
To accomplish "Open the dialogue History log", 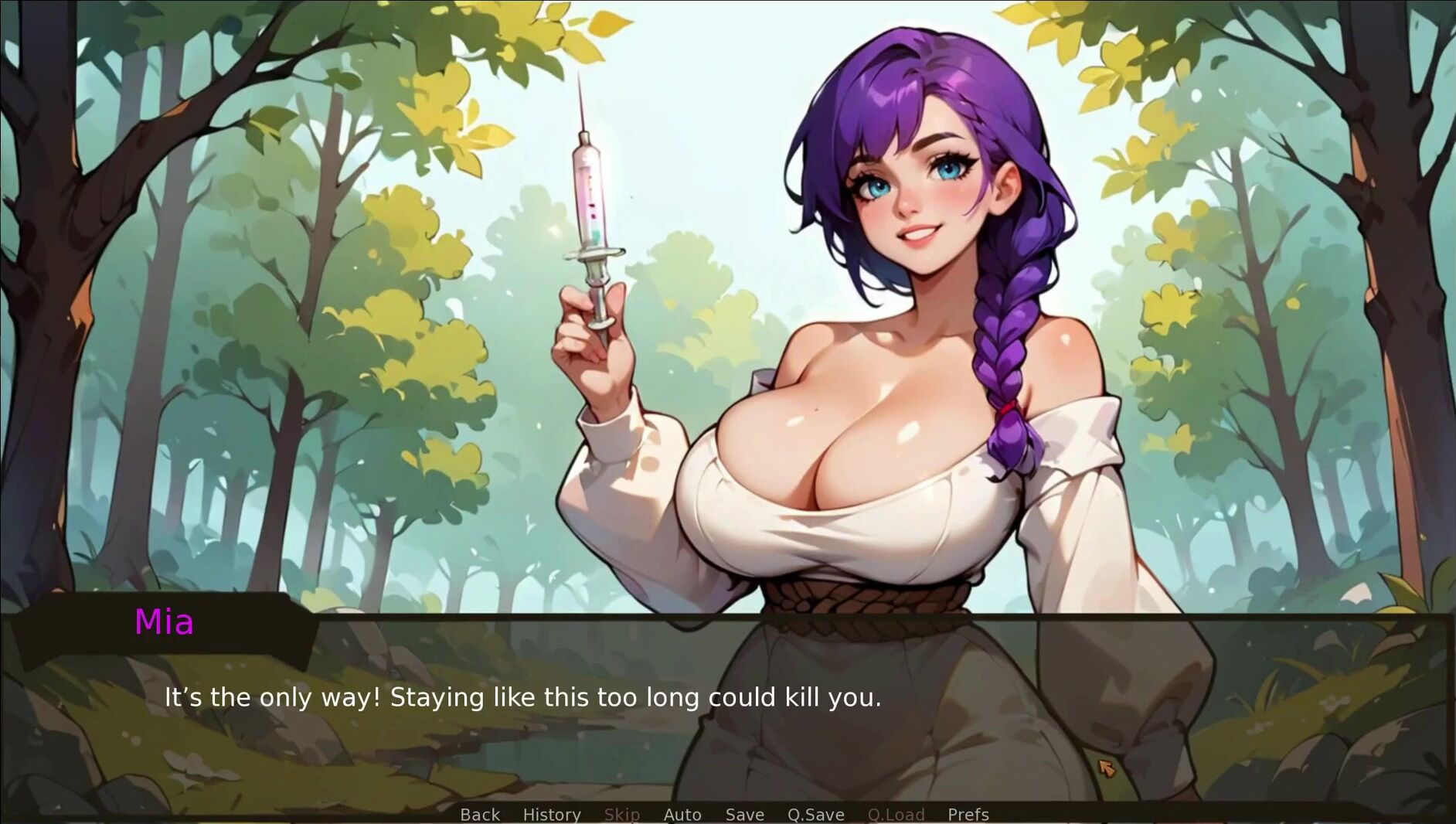I will [x=552, y=815].
